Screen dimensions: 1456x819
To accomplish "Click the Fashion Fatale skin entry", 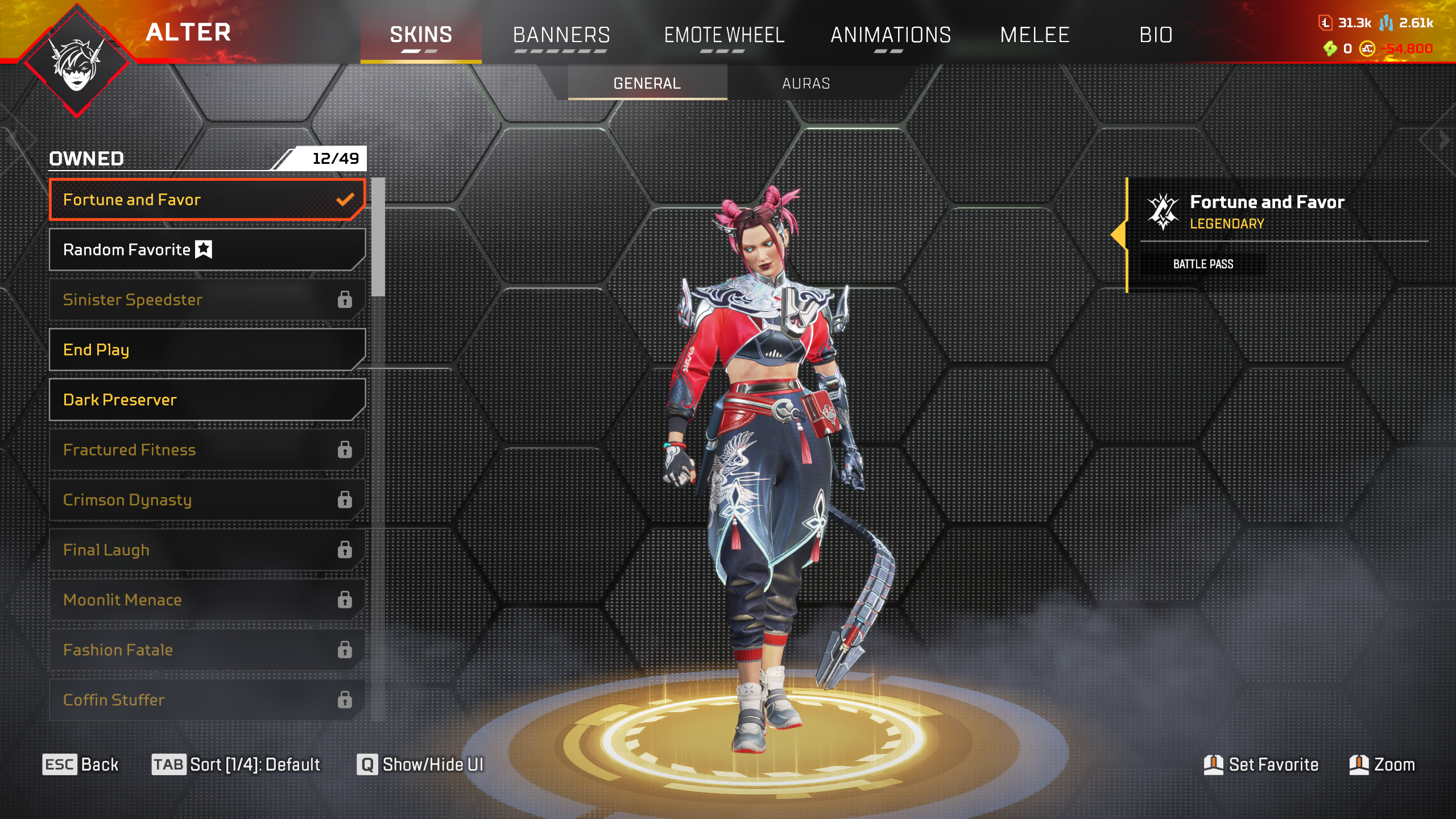I will (x=207, y=650).
